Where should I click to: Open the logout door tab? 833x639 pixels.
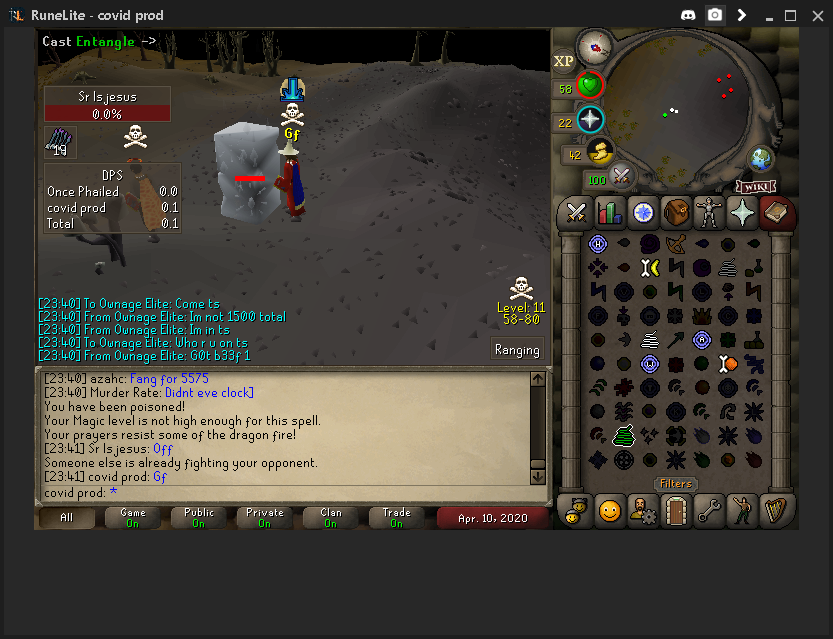[x=675, y=511]
